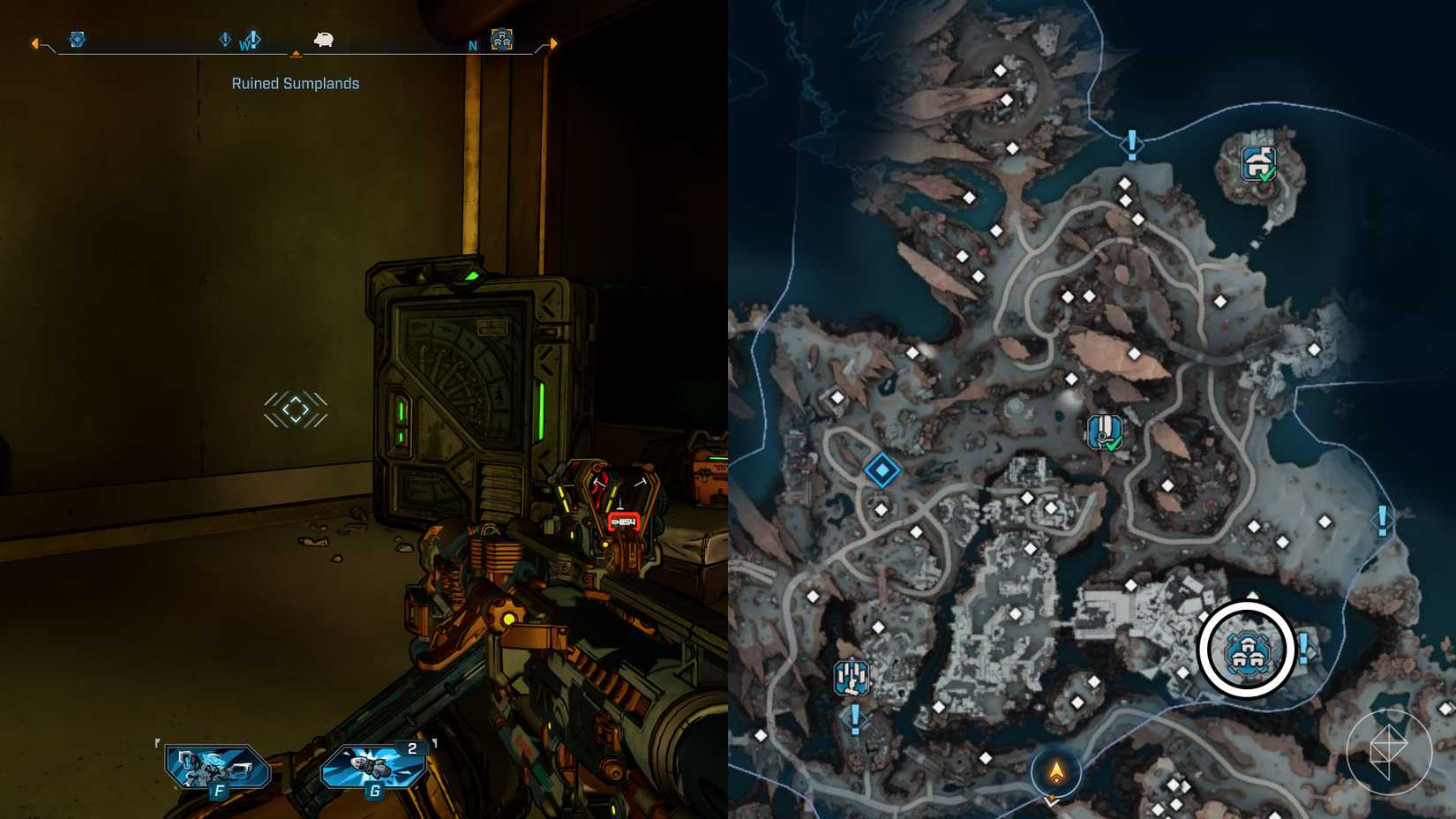Select the city buildings icon near the map's bottom-left
Screen dimensions: 1456x819
pyautogui.click(x=852, y=679)
